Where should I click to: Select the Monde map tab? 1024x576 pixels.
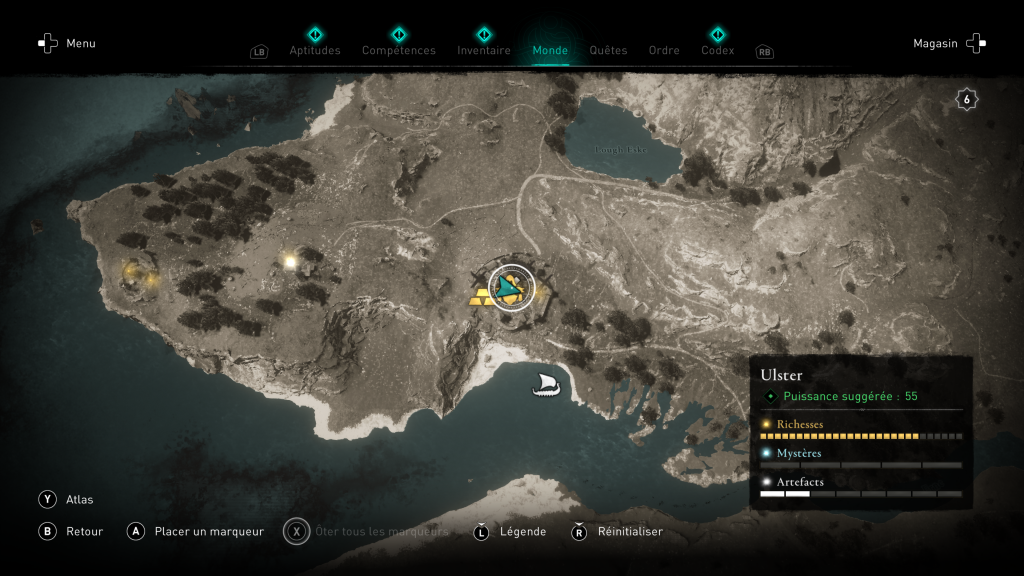(550, 50)
